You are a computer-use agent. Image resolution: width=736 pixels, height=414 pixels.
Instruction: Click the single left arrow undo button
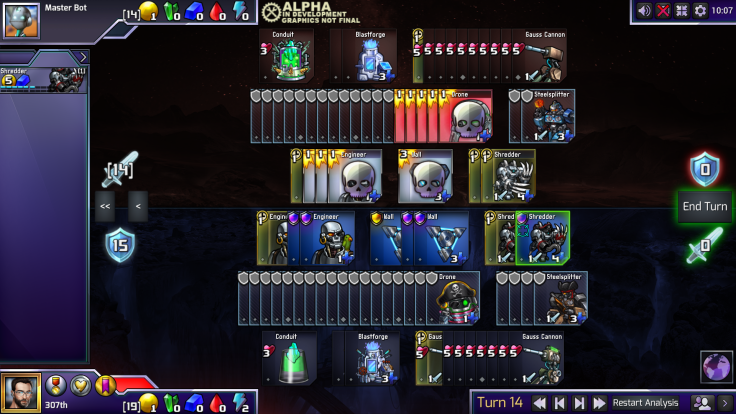point(137,206)
